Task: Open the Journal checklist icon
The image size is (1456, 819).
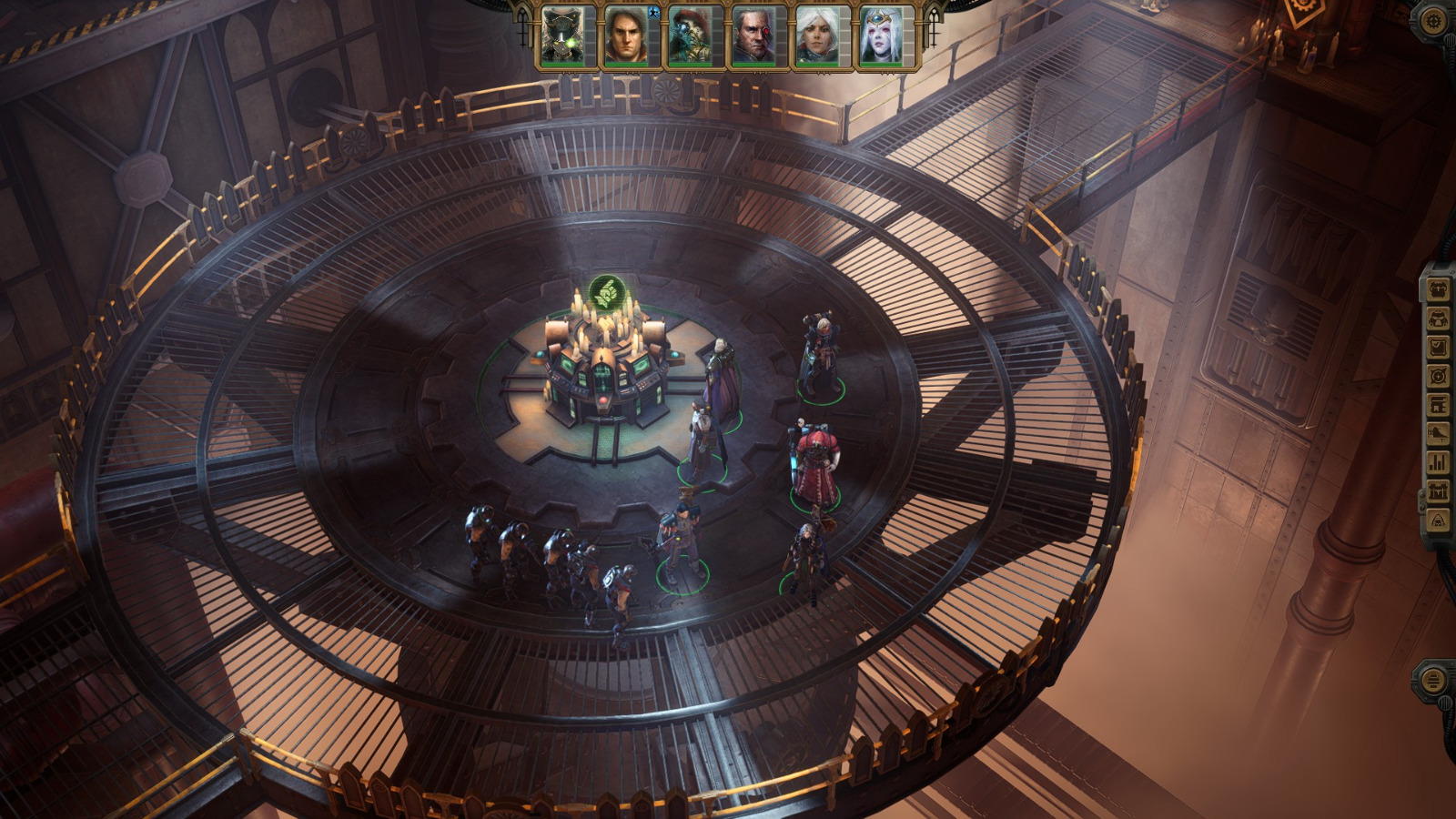Action: click(x=1438, y=347)
